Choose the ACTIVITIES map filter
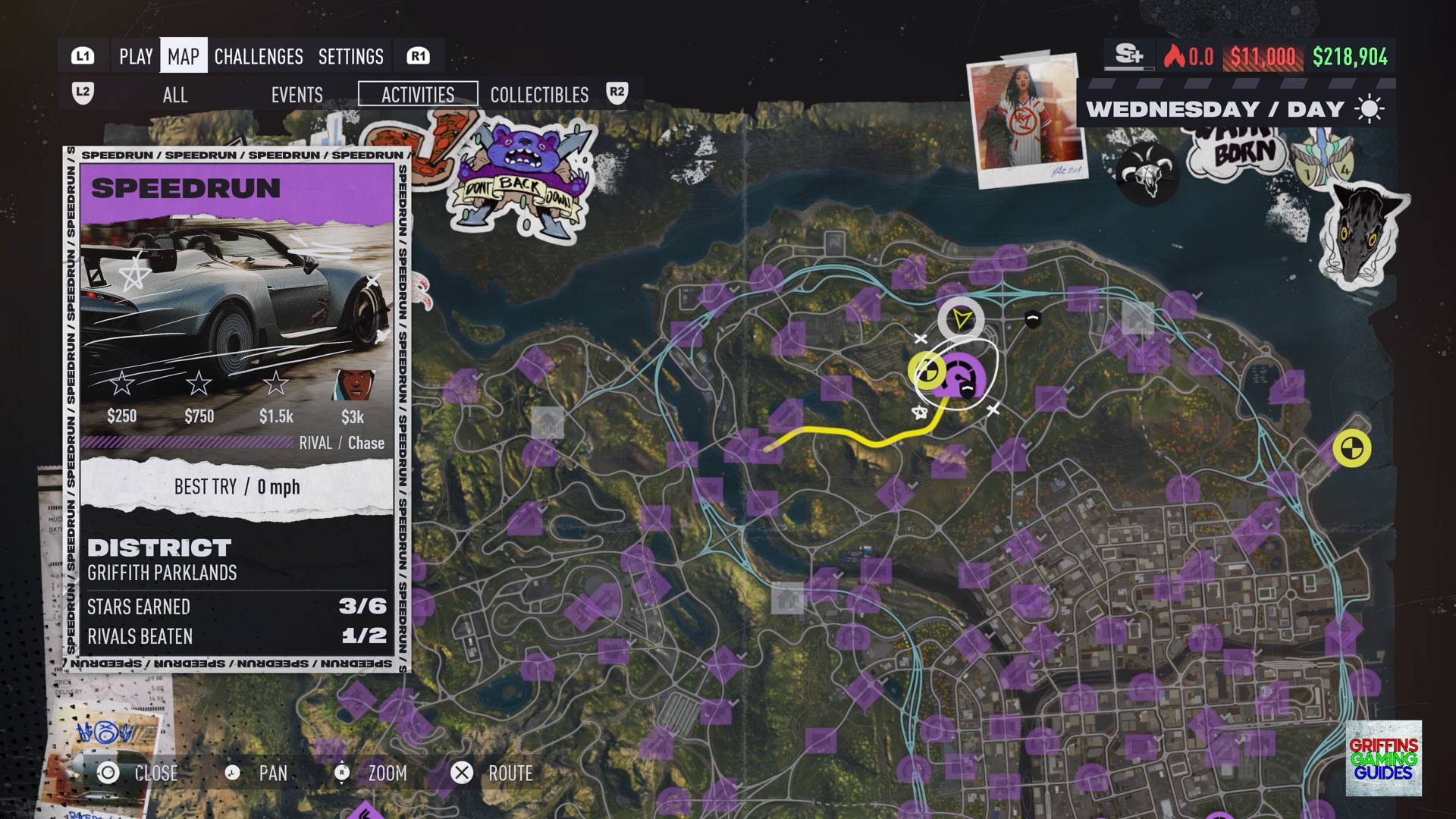 tap(418, 94)
